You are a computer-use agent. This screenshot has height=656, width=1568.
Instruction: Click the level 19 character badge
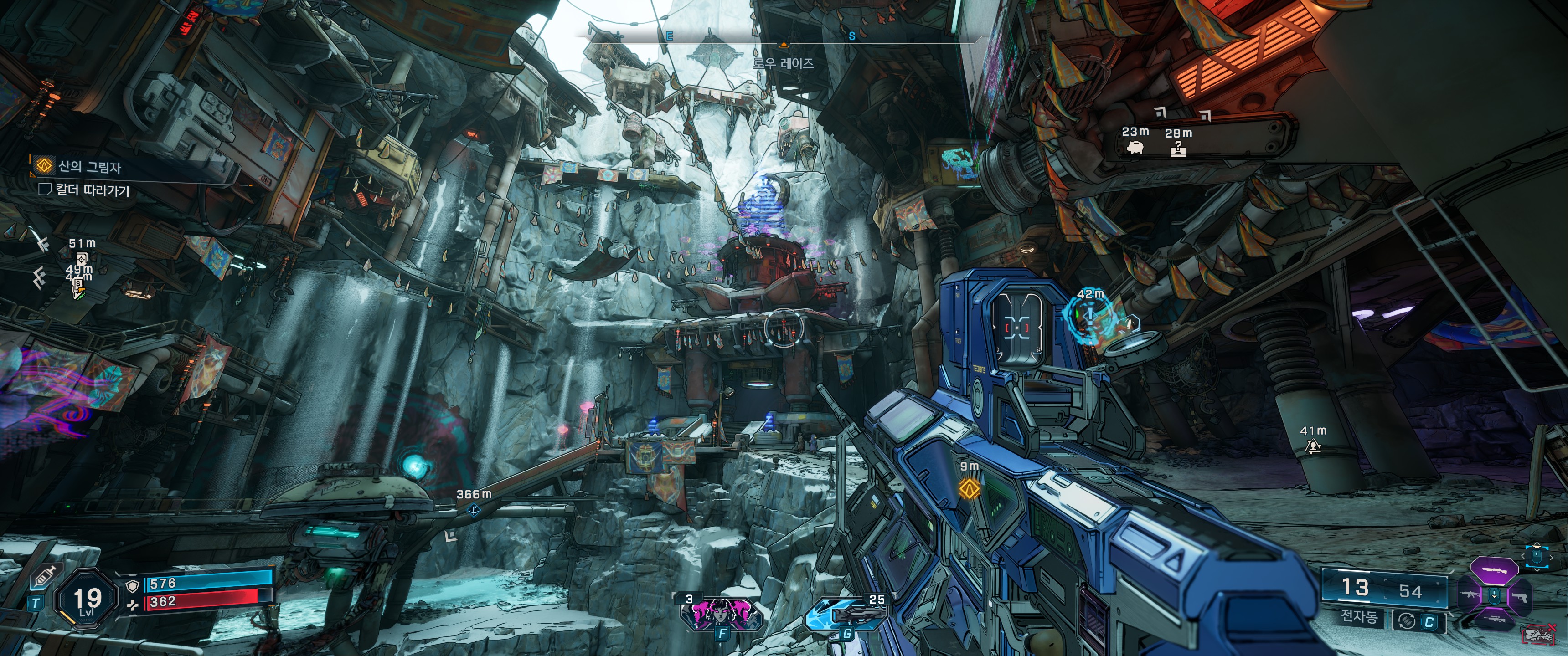tap(87, 600)
